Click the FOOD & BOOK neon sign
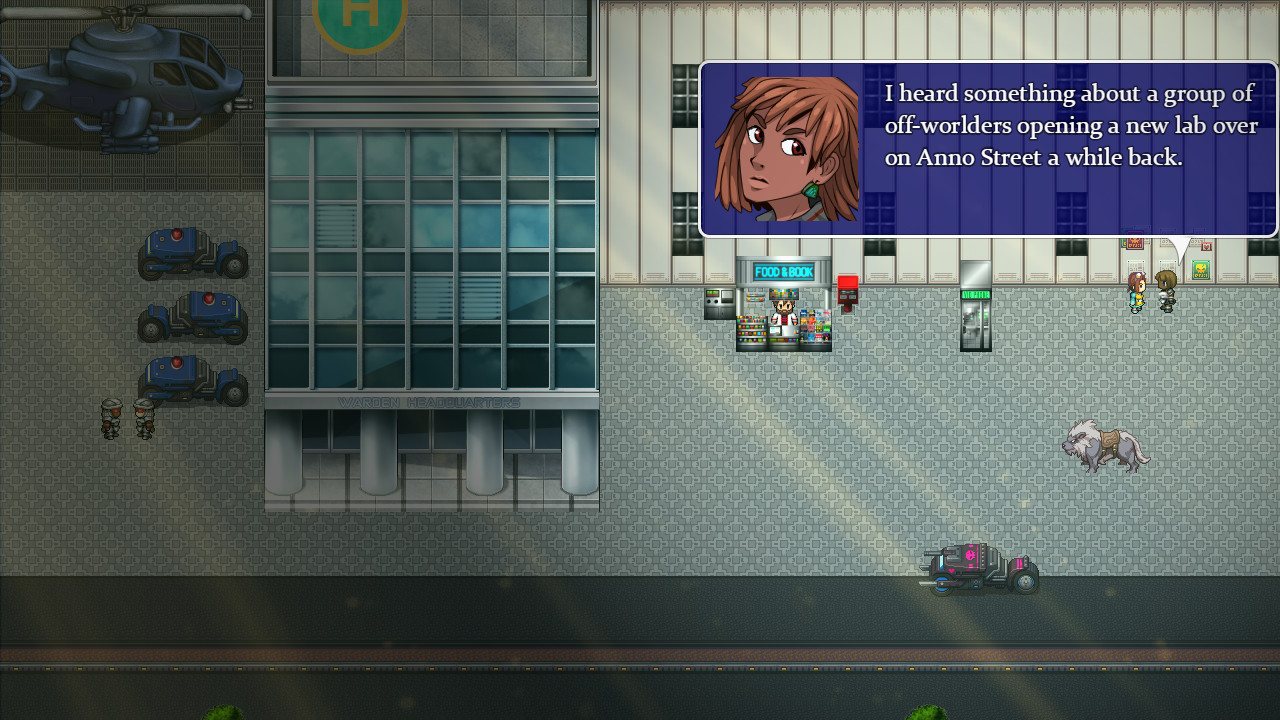 (783, 271)
